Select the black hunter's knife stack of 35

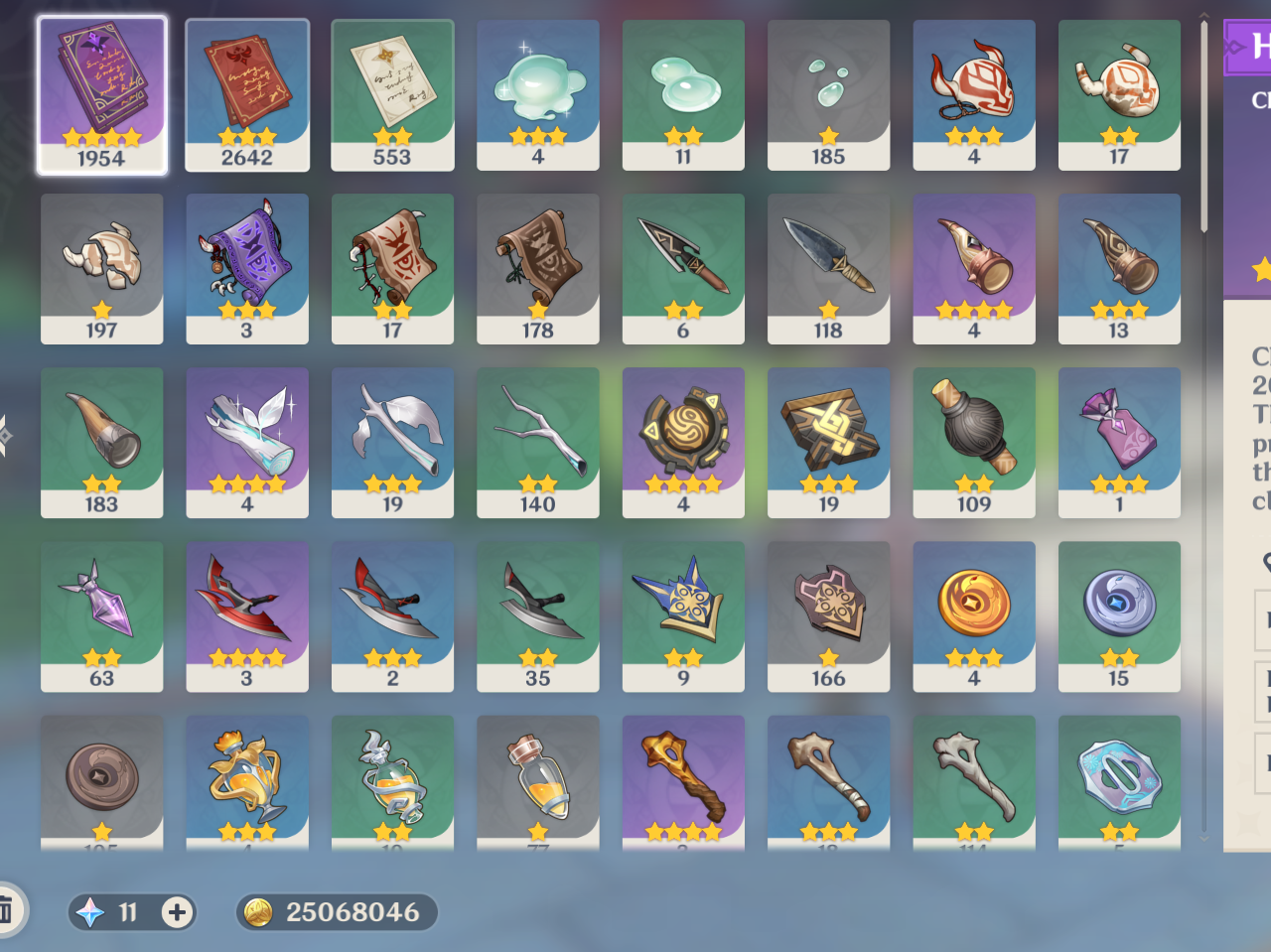point(537,615)
